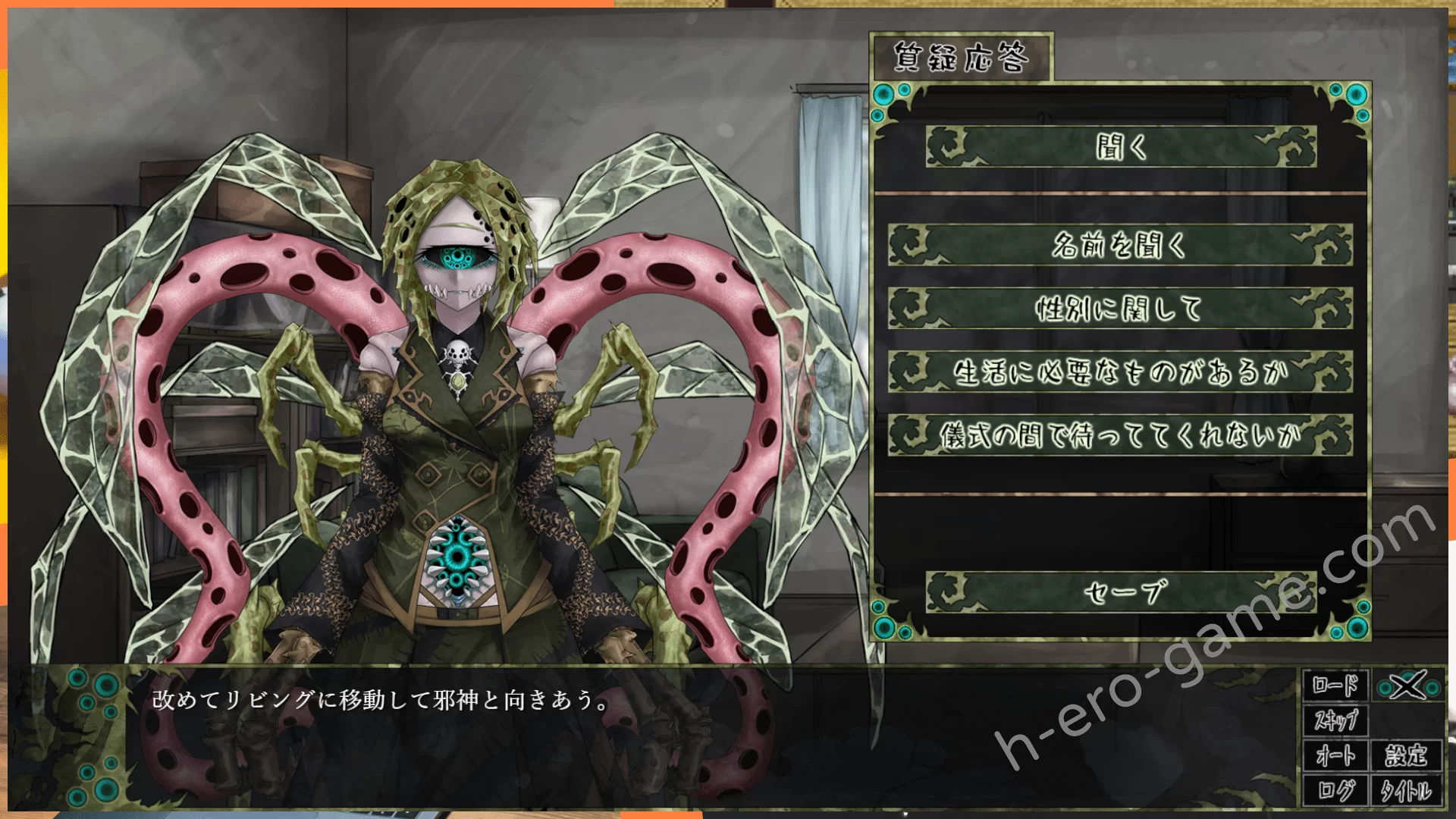Activate the スキップ skip button

[x=1335, y=720]
